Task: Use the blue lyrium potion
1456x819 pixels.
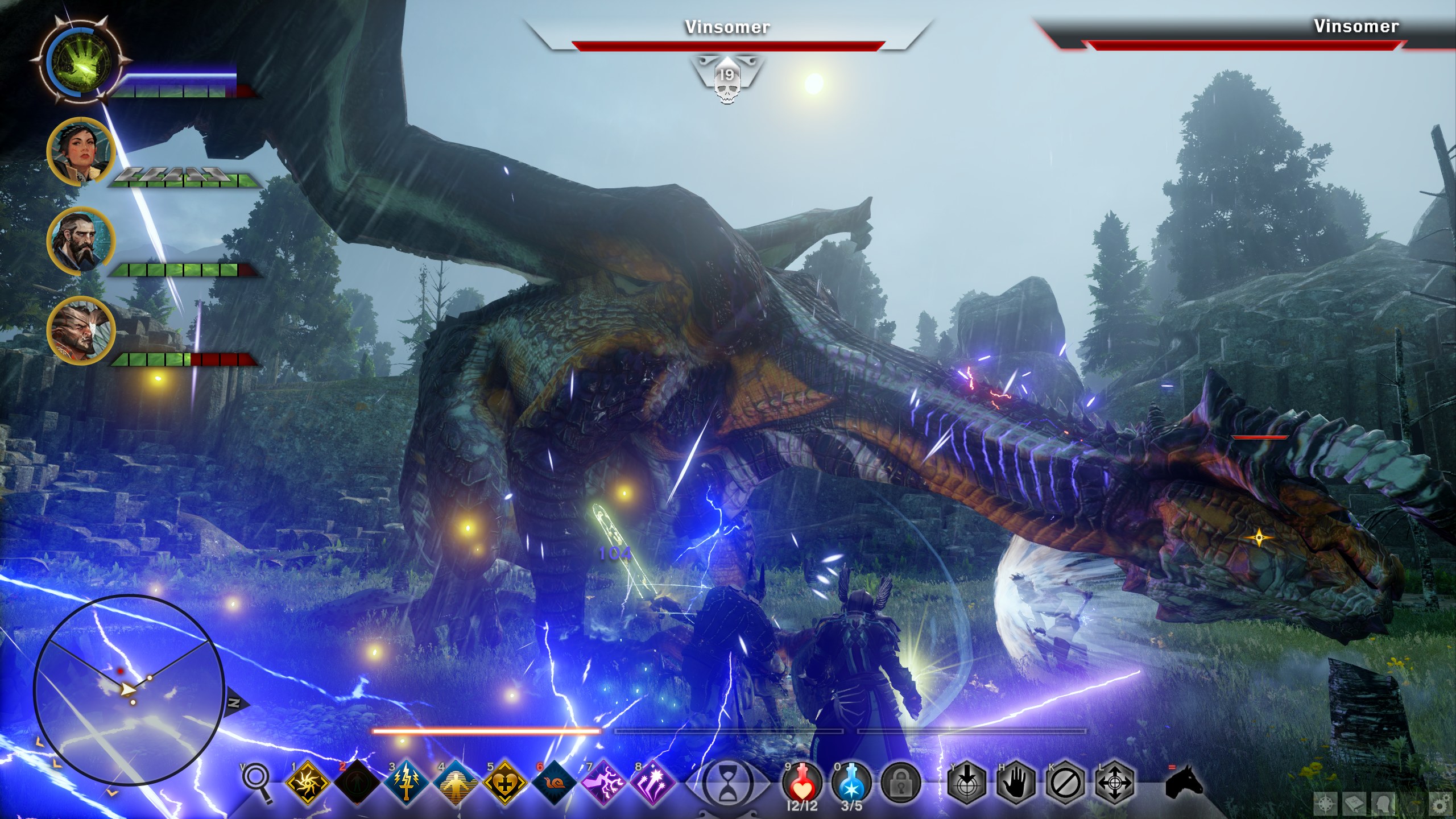Action: point(851,784)
